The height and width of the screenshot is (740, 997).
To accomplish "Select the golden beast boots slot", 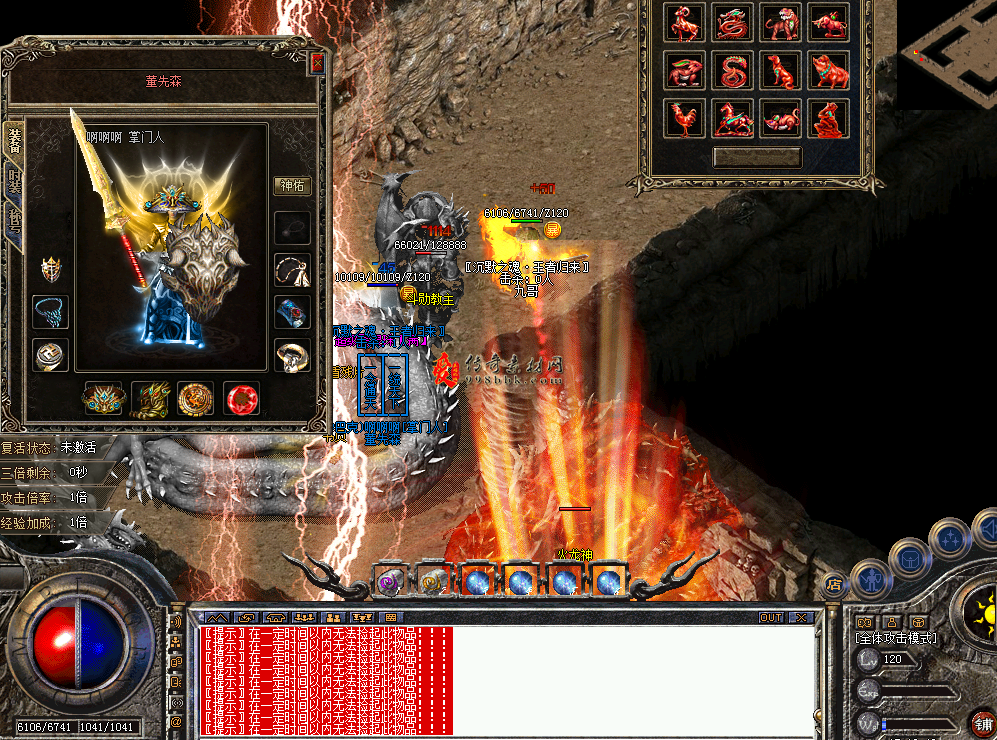I will coord(150,399).
